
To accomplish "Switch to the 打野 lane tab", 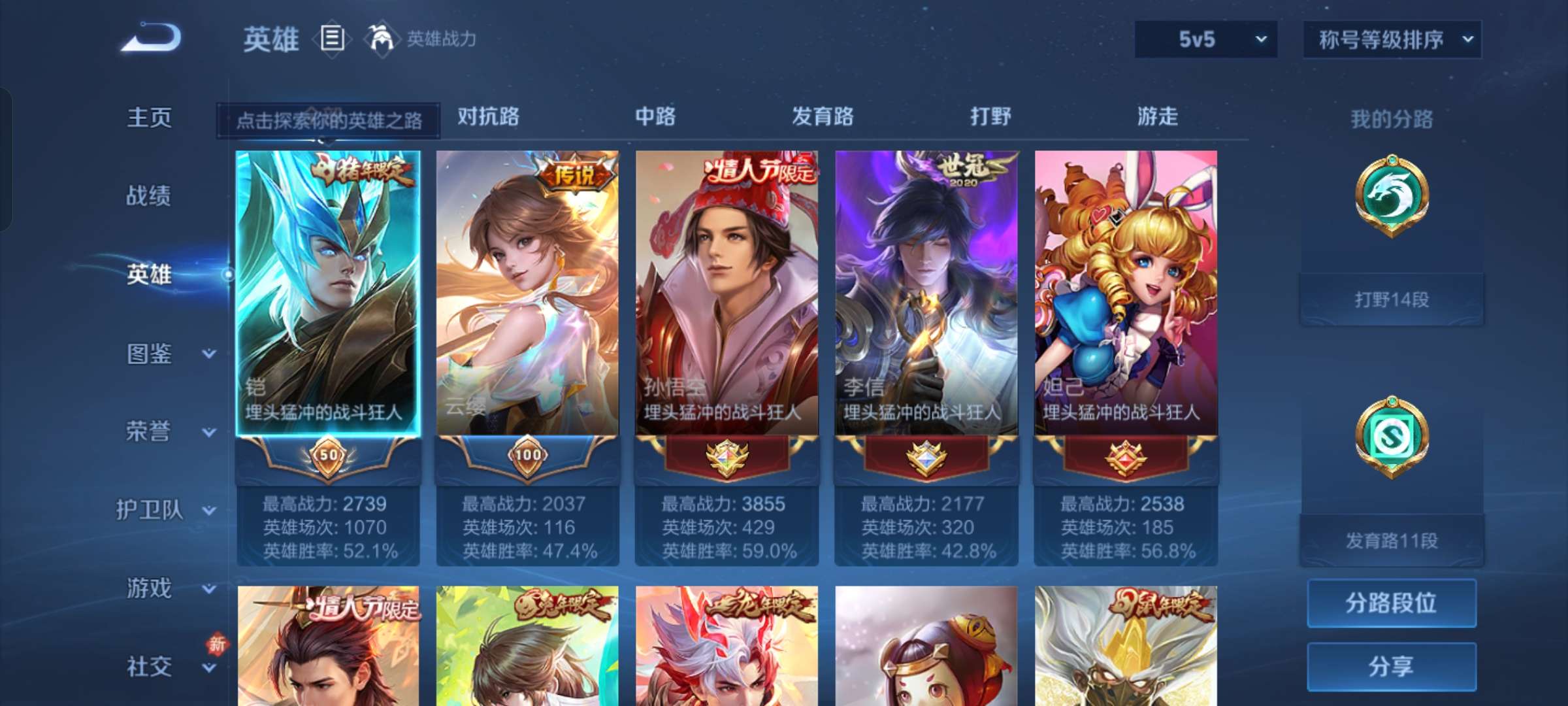I will click(990, 118).
